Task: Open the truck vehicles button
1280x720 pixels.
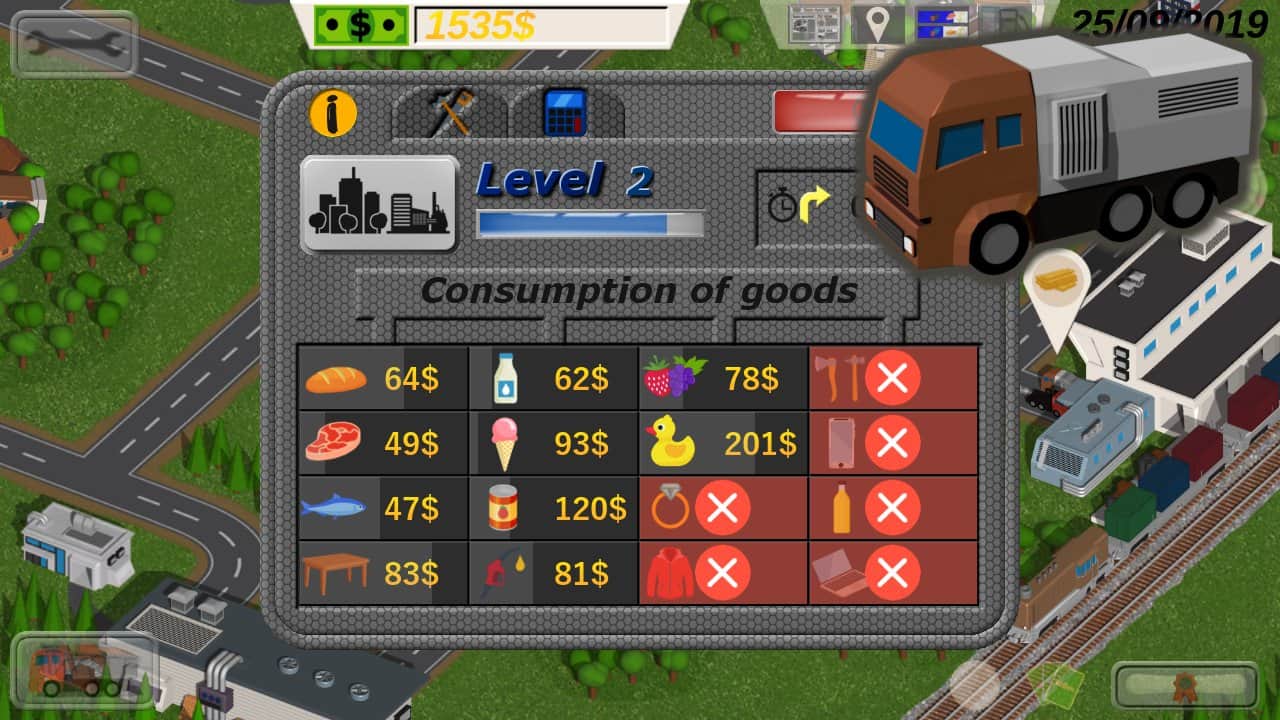Action: (x=84, y=668)
